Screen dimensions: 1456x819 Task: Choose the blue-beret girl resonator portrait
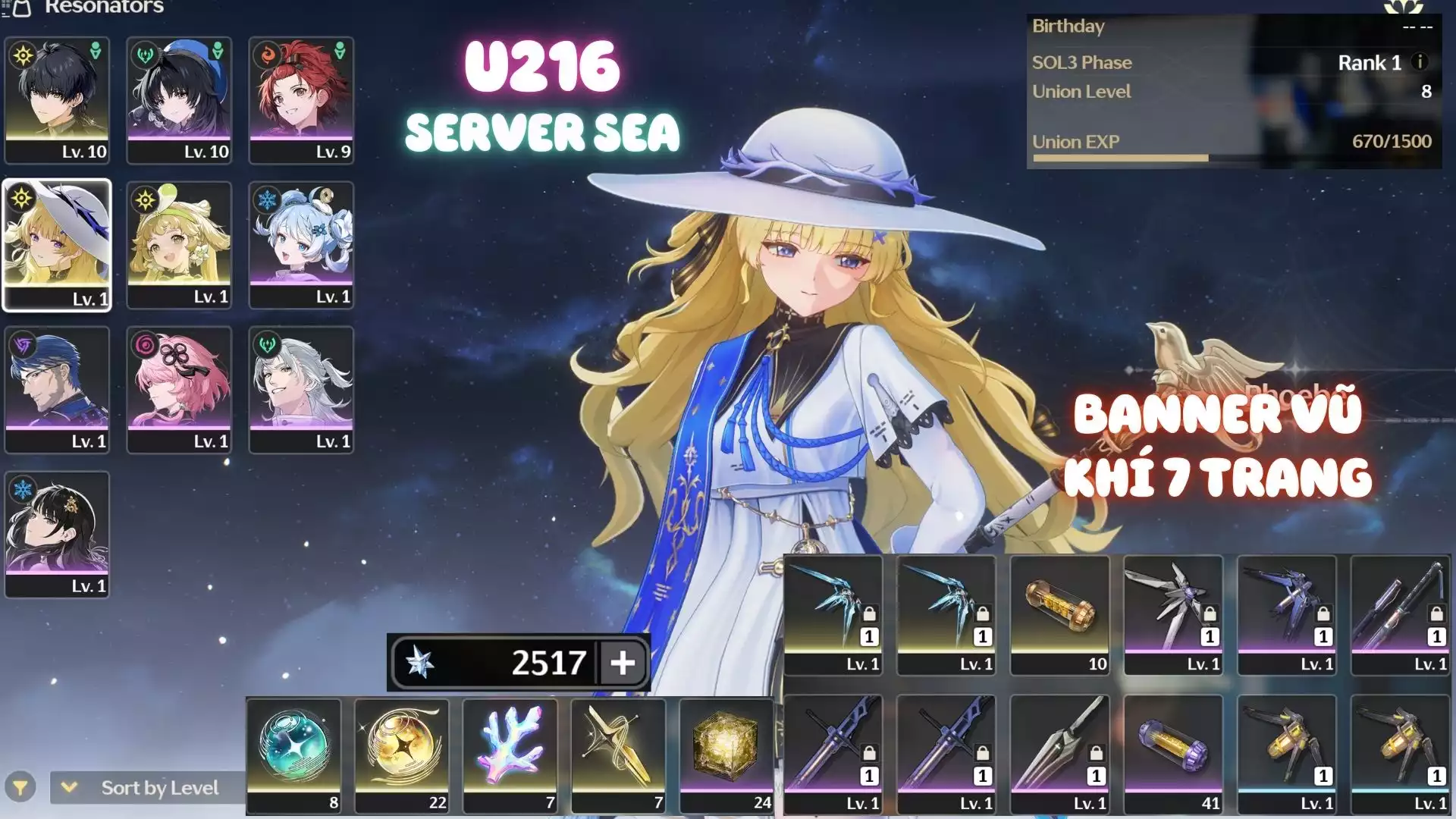(179, 99)
